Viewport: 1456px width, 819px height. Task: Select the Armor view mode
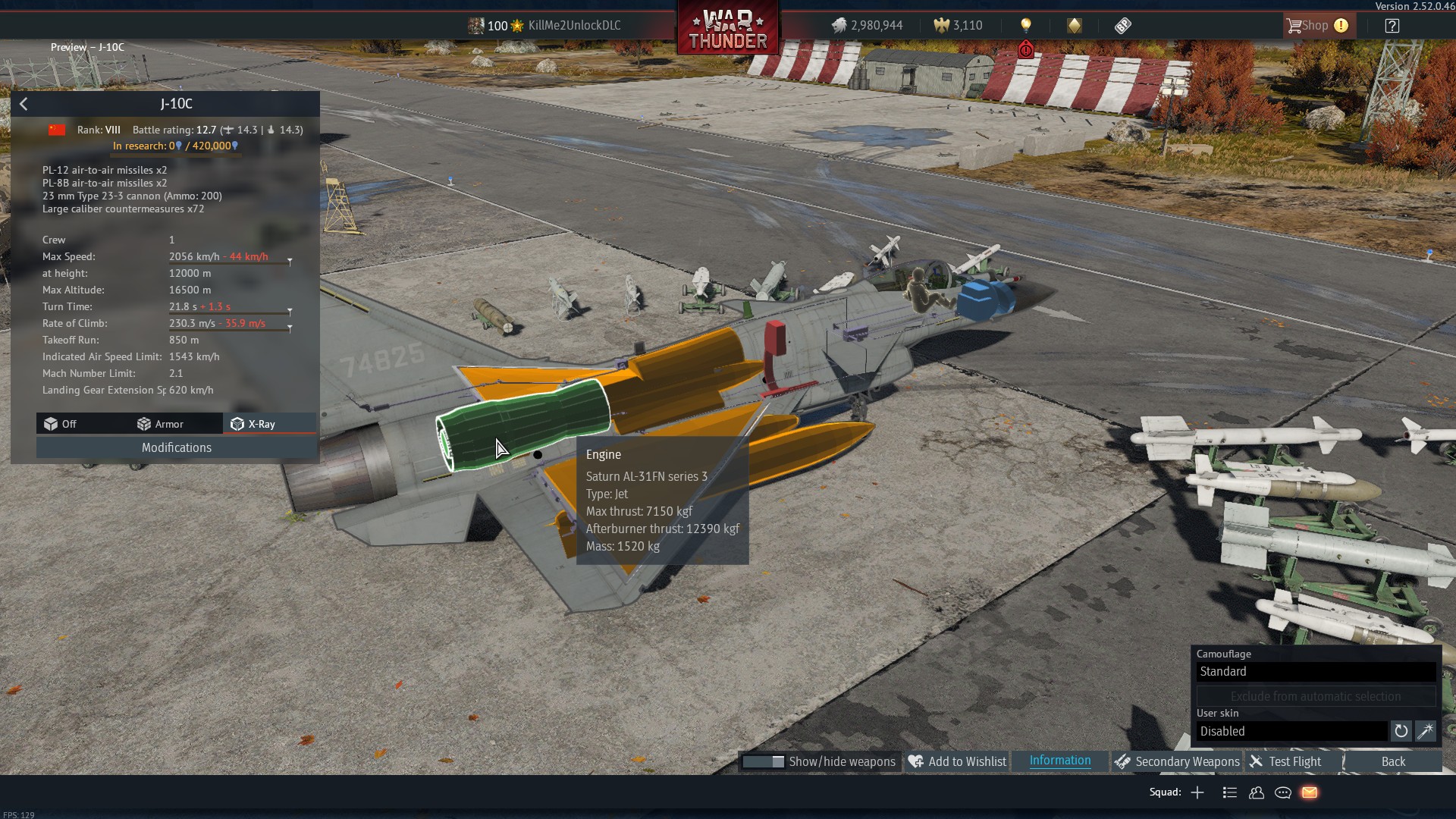[x=160, y=424]
